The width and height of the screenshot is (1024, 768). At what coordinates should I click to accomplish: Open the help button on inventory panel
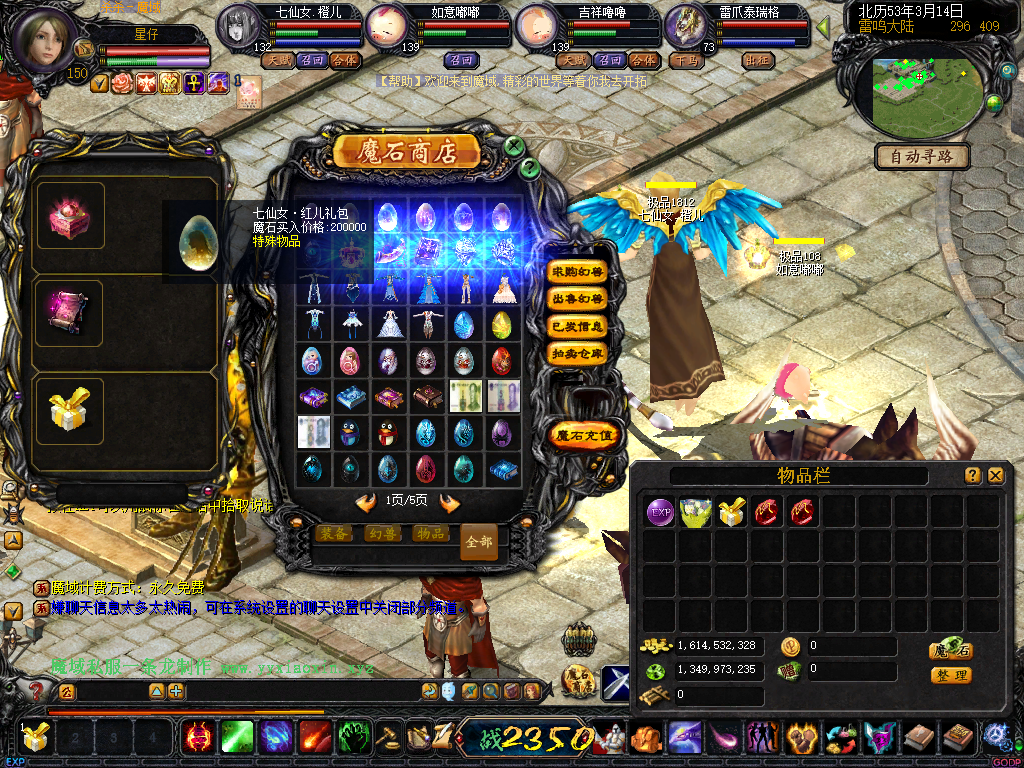click(972, 476)
